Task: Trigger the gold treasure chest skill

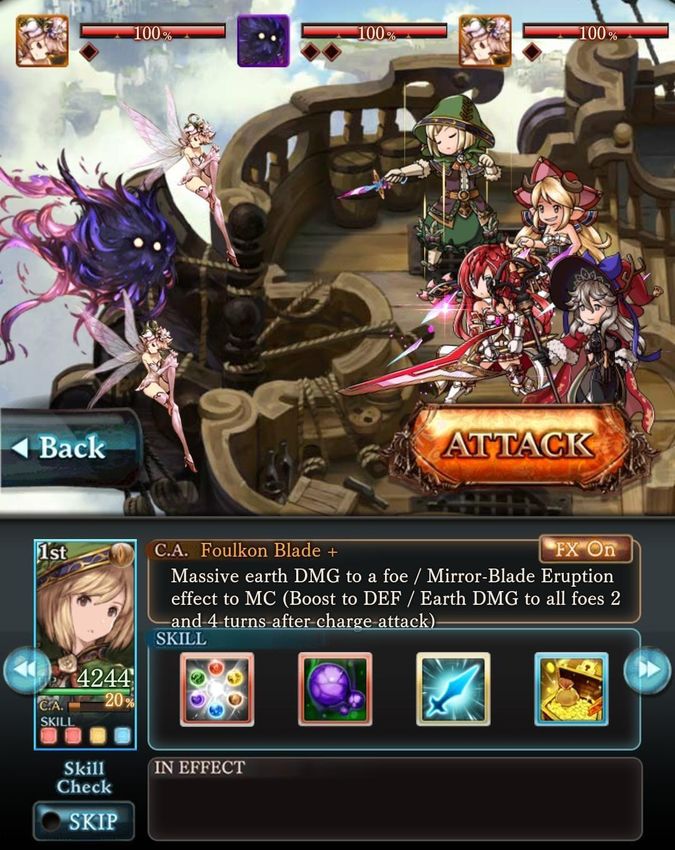Action: pos(571,689)
